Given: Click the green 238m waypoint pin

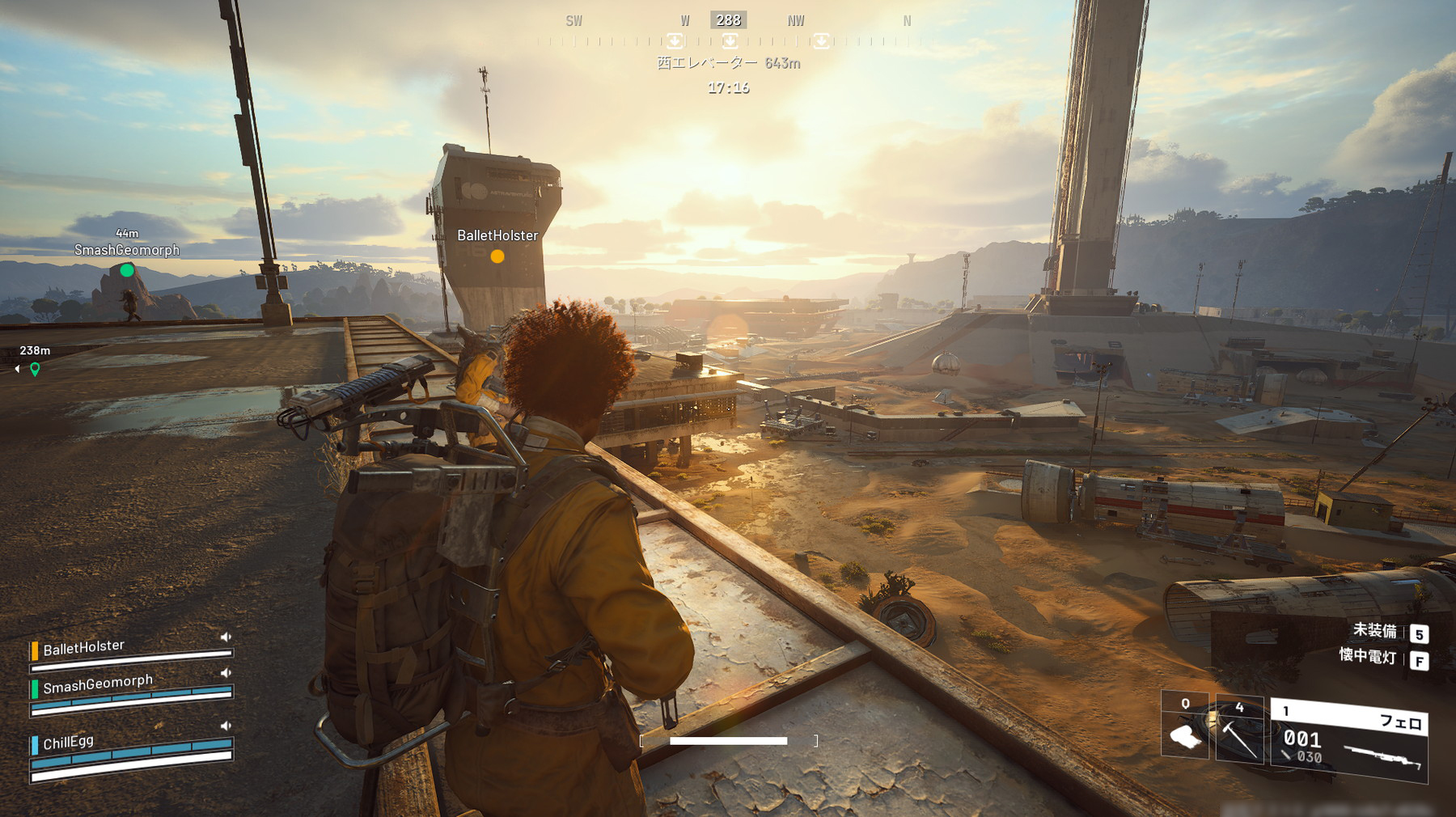Looking at the screenshot, I should 35,369.
